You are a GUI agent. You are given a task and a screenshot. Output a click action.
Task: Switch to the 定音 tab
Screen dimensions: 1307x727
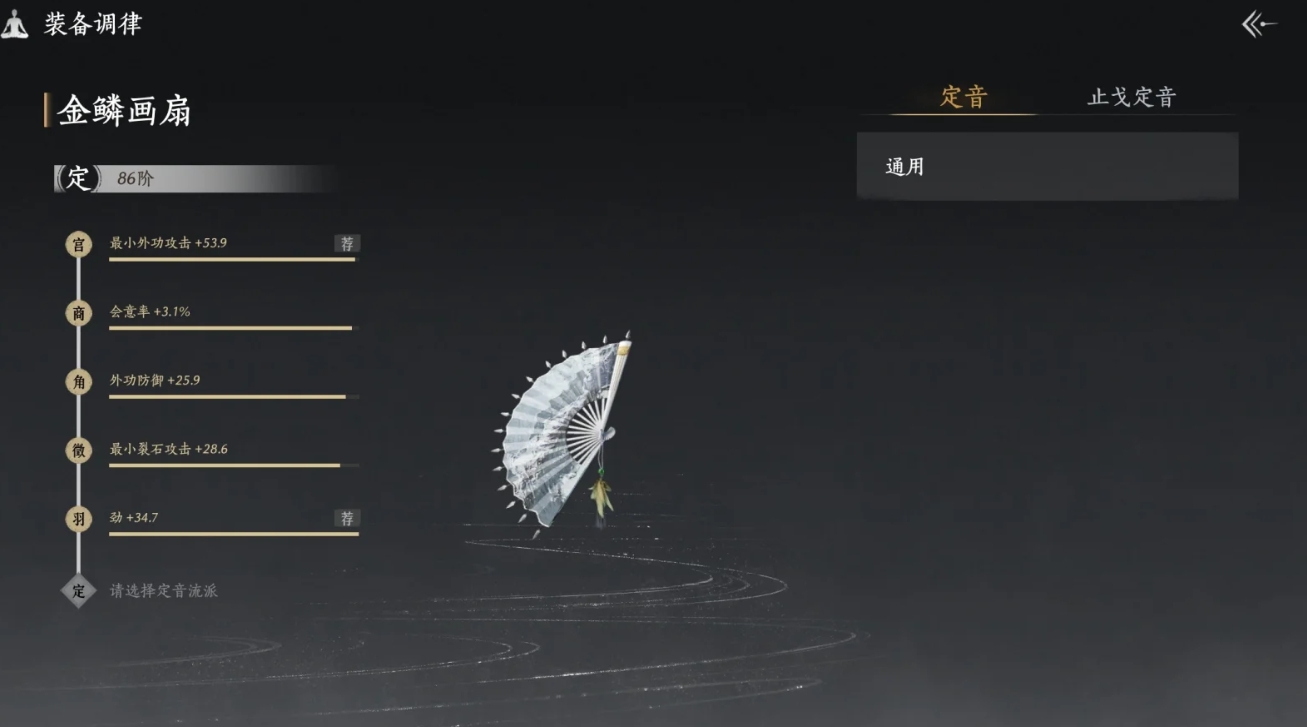pyautogui.click(x=963, y=97)
